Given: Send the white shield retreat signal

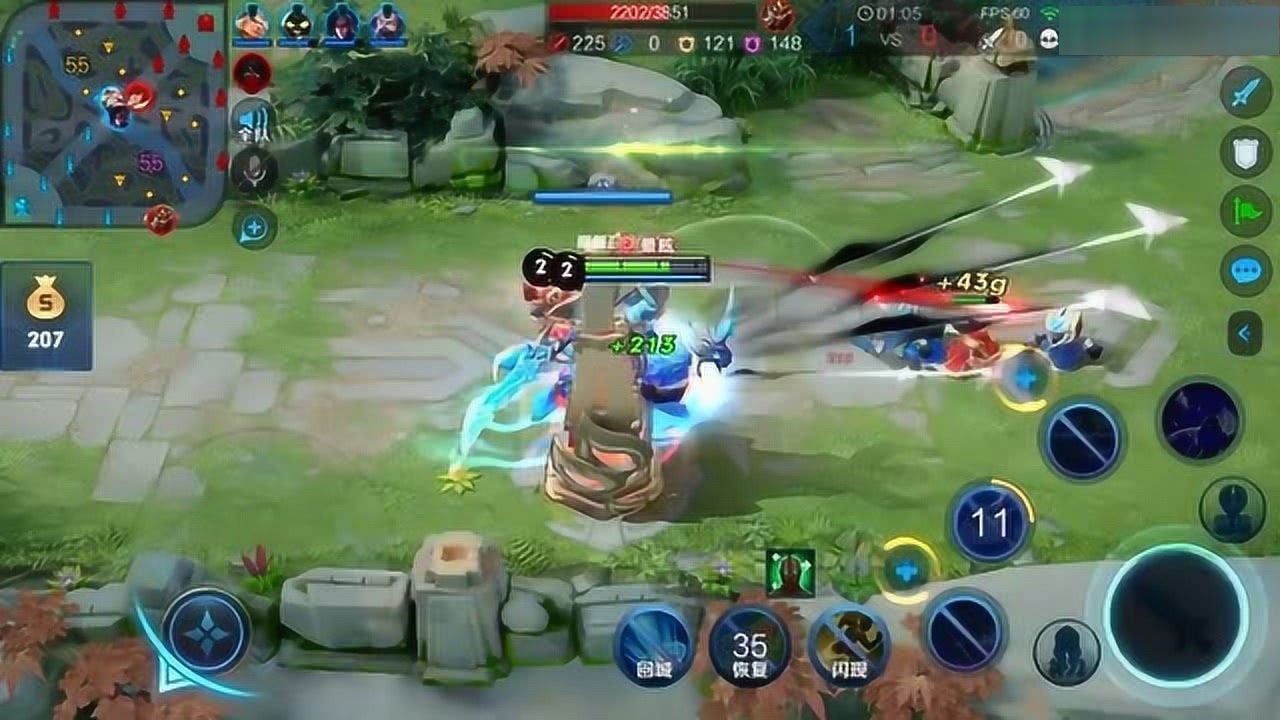Looking at the screenshot, I should tap(1245, 153).
